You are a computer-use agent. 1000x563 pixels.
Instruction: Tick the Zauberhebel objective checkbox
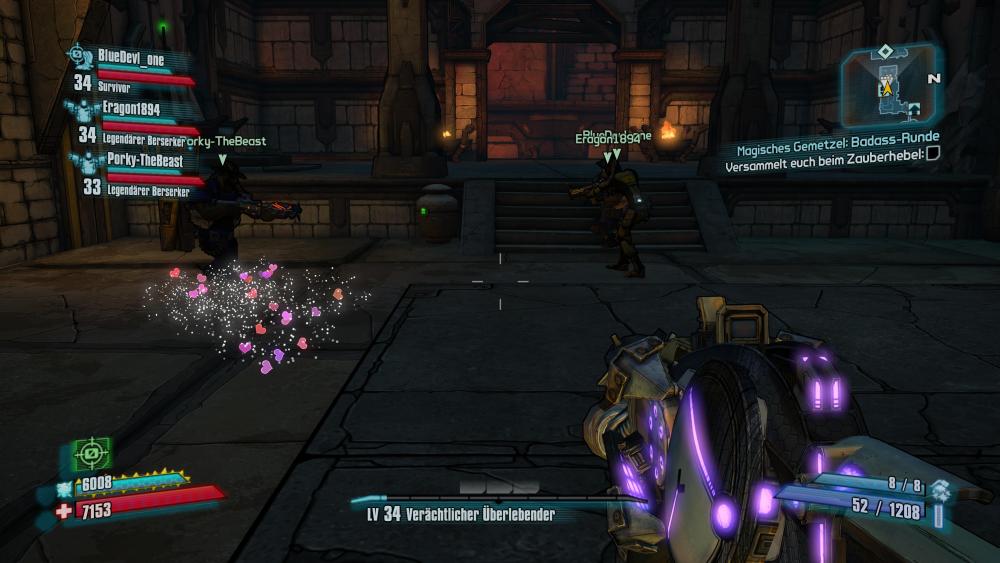933,153
